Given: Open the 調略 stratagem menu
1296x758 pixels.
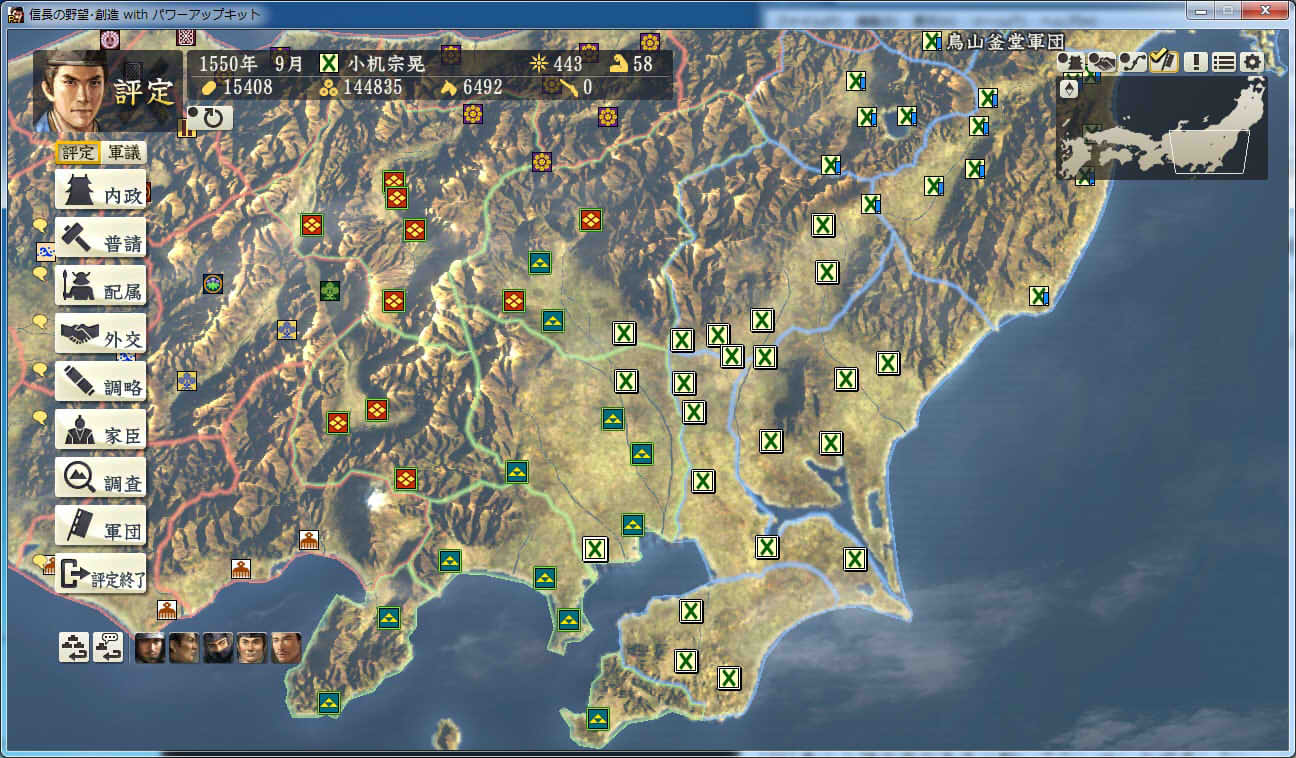Looking at the screenshot, I should (x=100, y=383).
